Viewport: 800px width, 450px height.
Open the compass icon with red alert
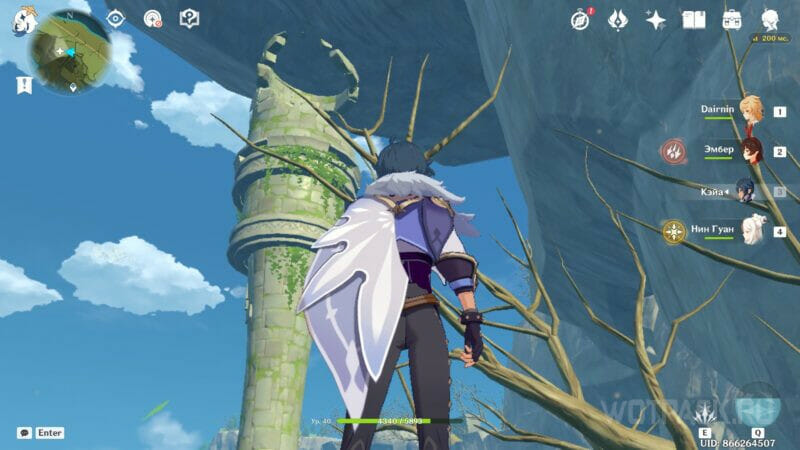[x=581, y=19]
